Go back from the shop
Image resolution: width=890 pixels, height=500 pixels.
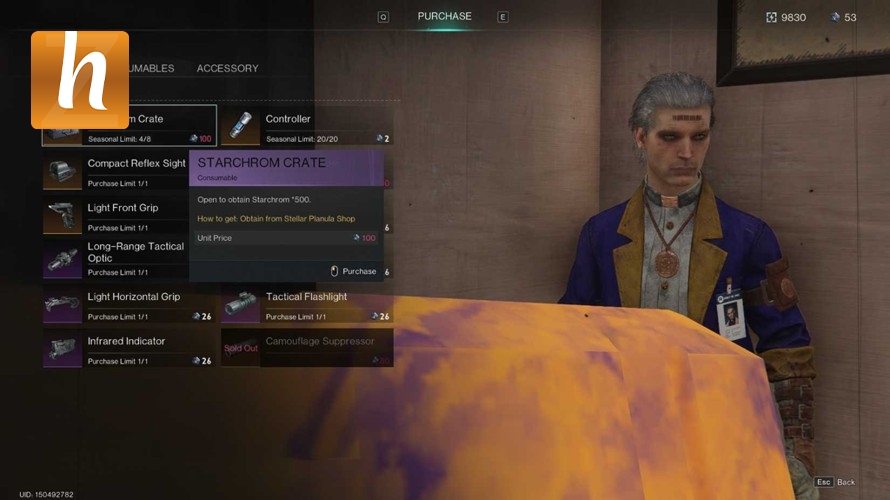pos(835,482)
